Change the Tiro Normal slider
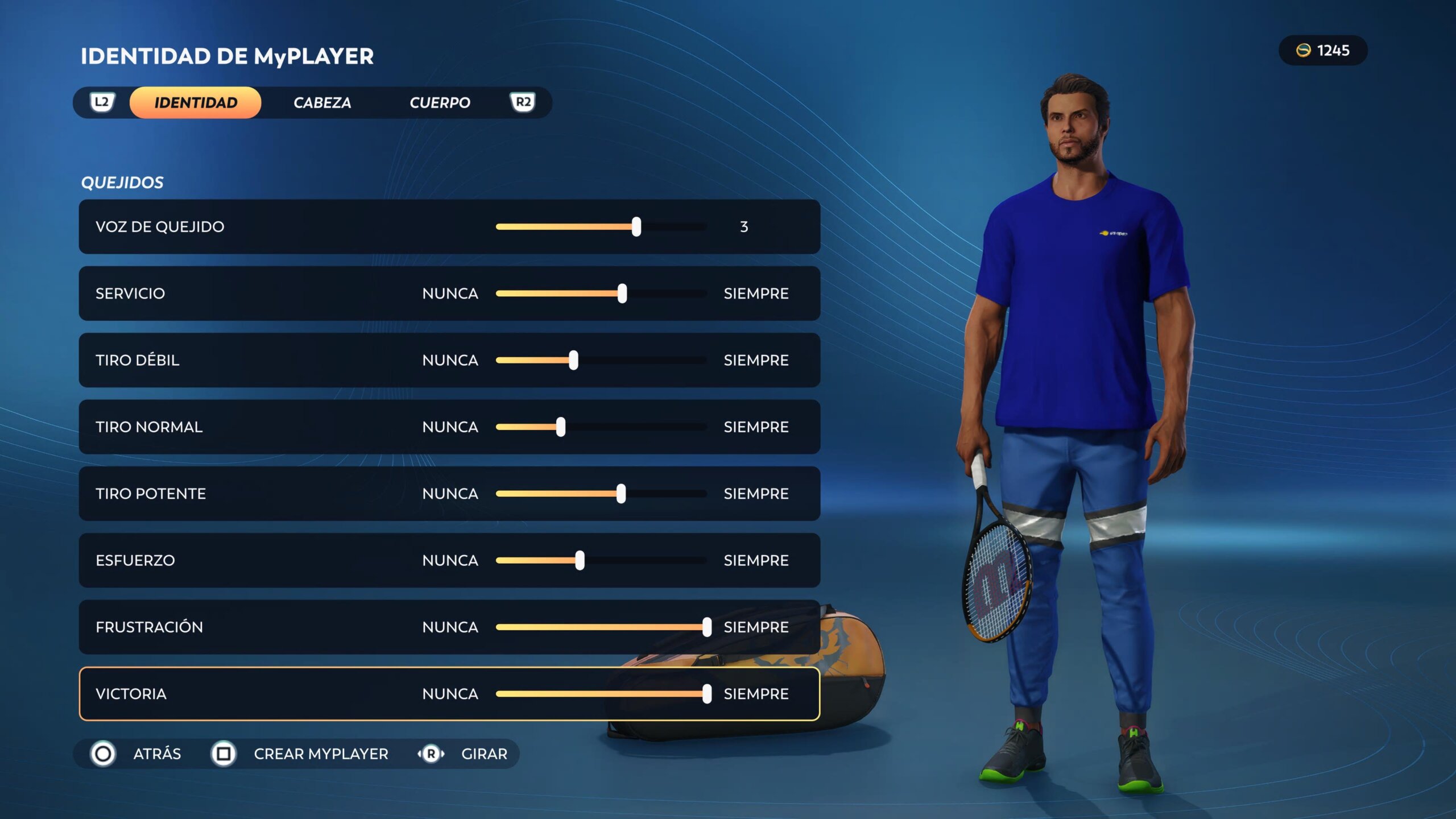 coord(561,427)
